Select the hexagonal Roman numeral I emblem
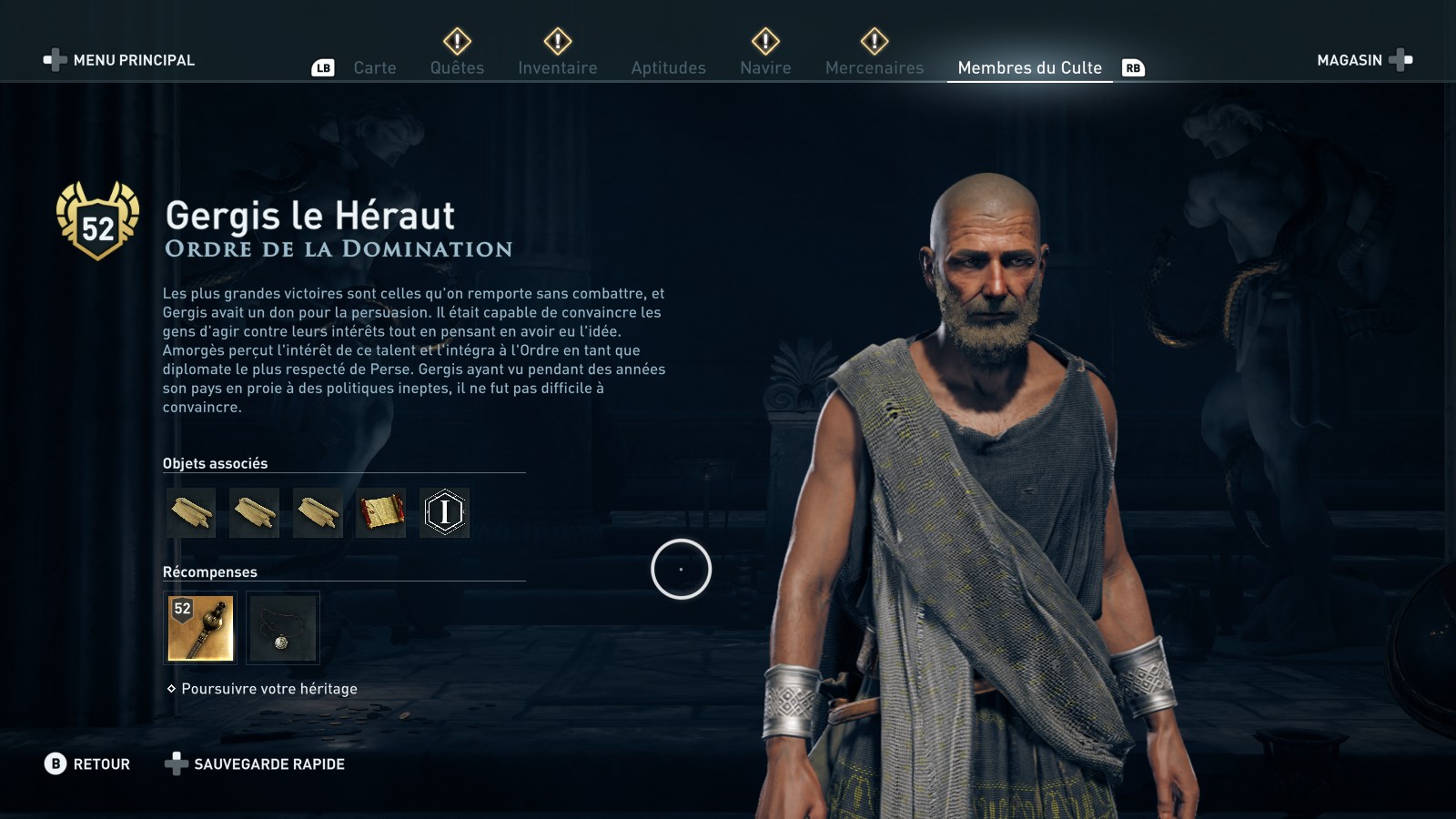1456x819 pixels. [445, 512]
